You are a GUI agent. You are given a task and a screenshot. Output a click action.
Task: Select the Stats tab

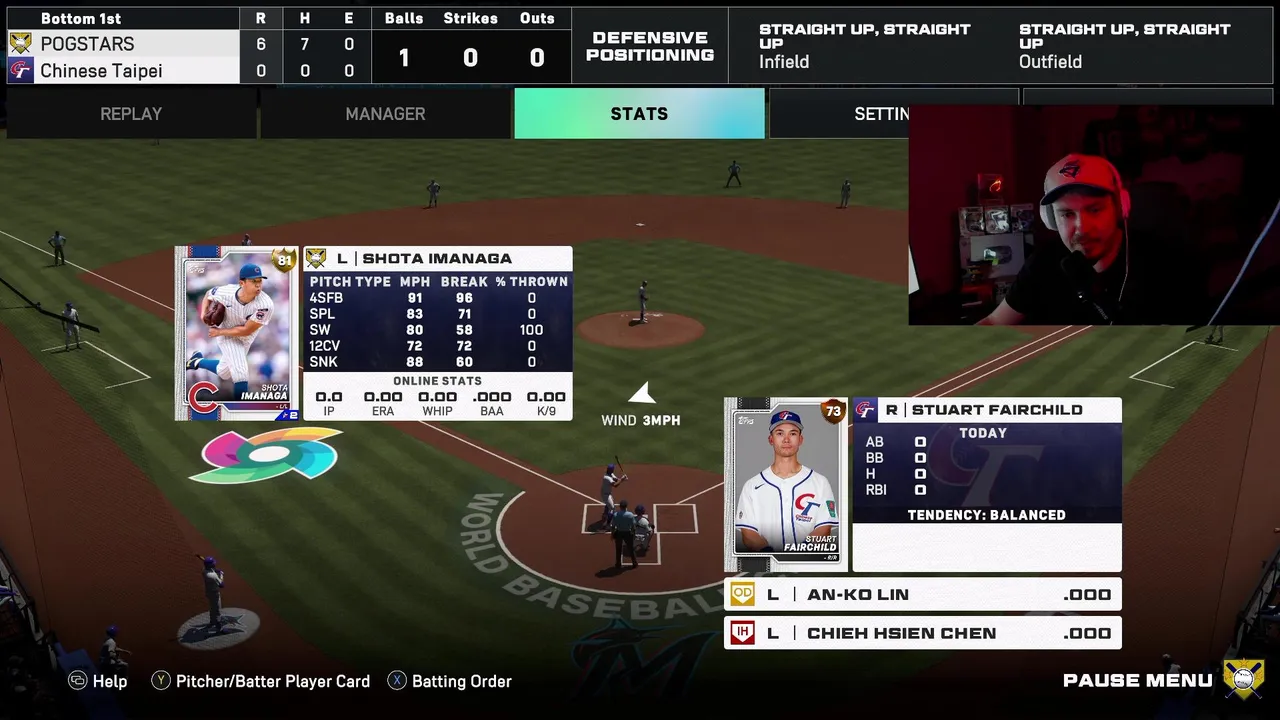(639, 114)
